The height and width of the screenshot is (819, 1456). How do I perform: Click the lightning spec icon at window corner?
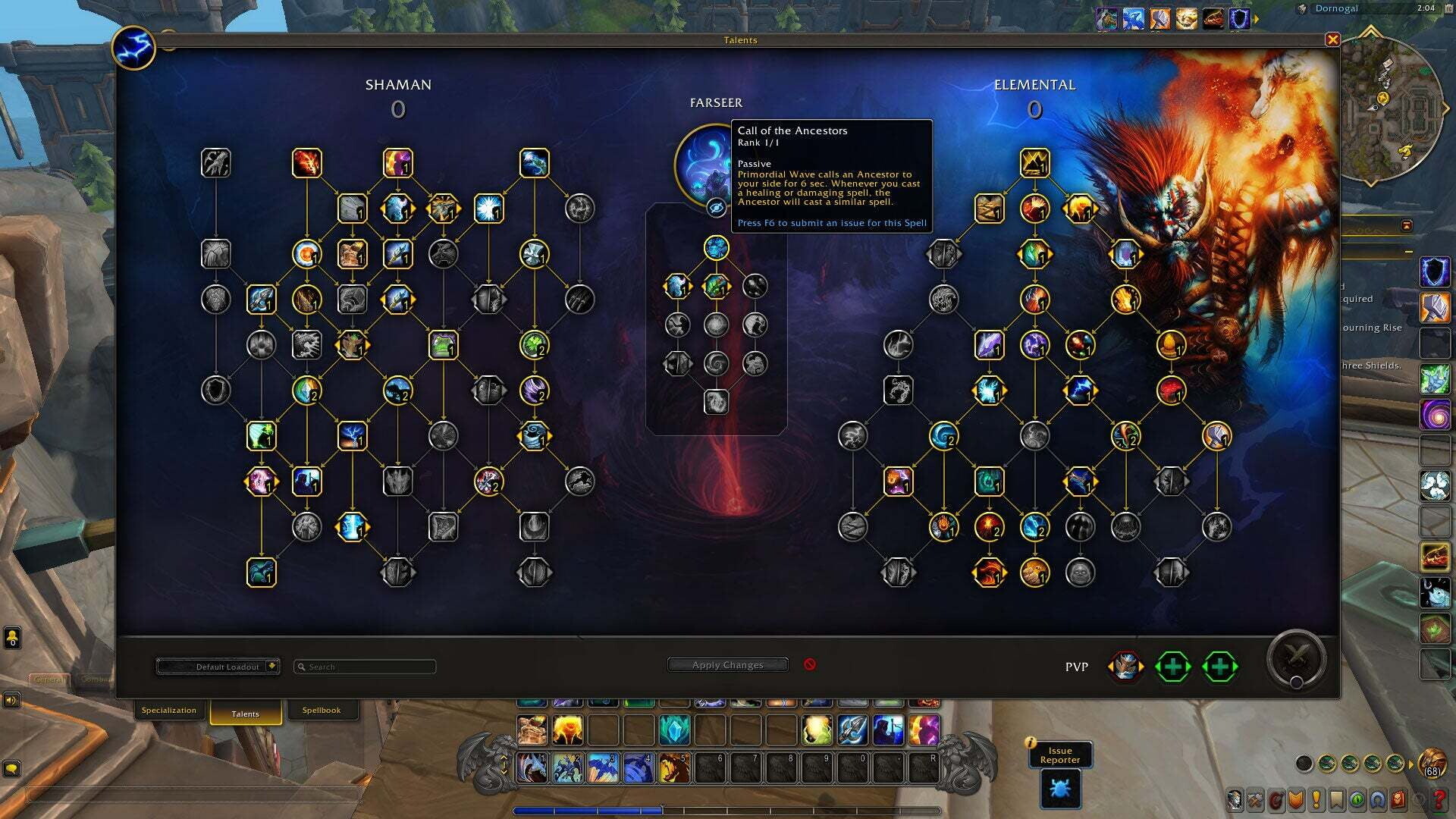(x=133, y=48)
